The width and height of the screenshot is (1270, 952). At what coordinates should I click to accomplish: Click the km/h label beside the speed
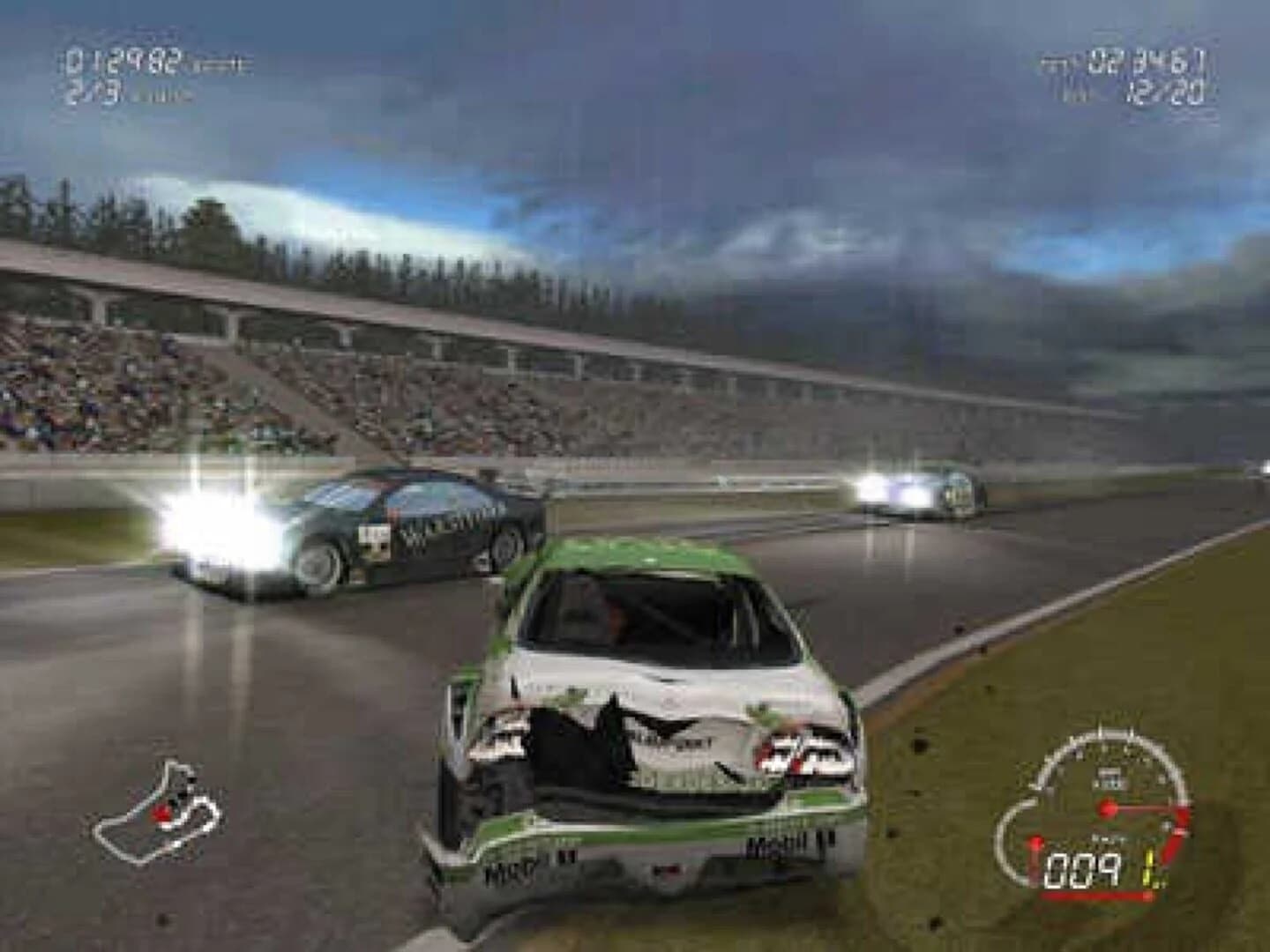(1107, 837)
